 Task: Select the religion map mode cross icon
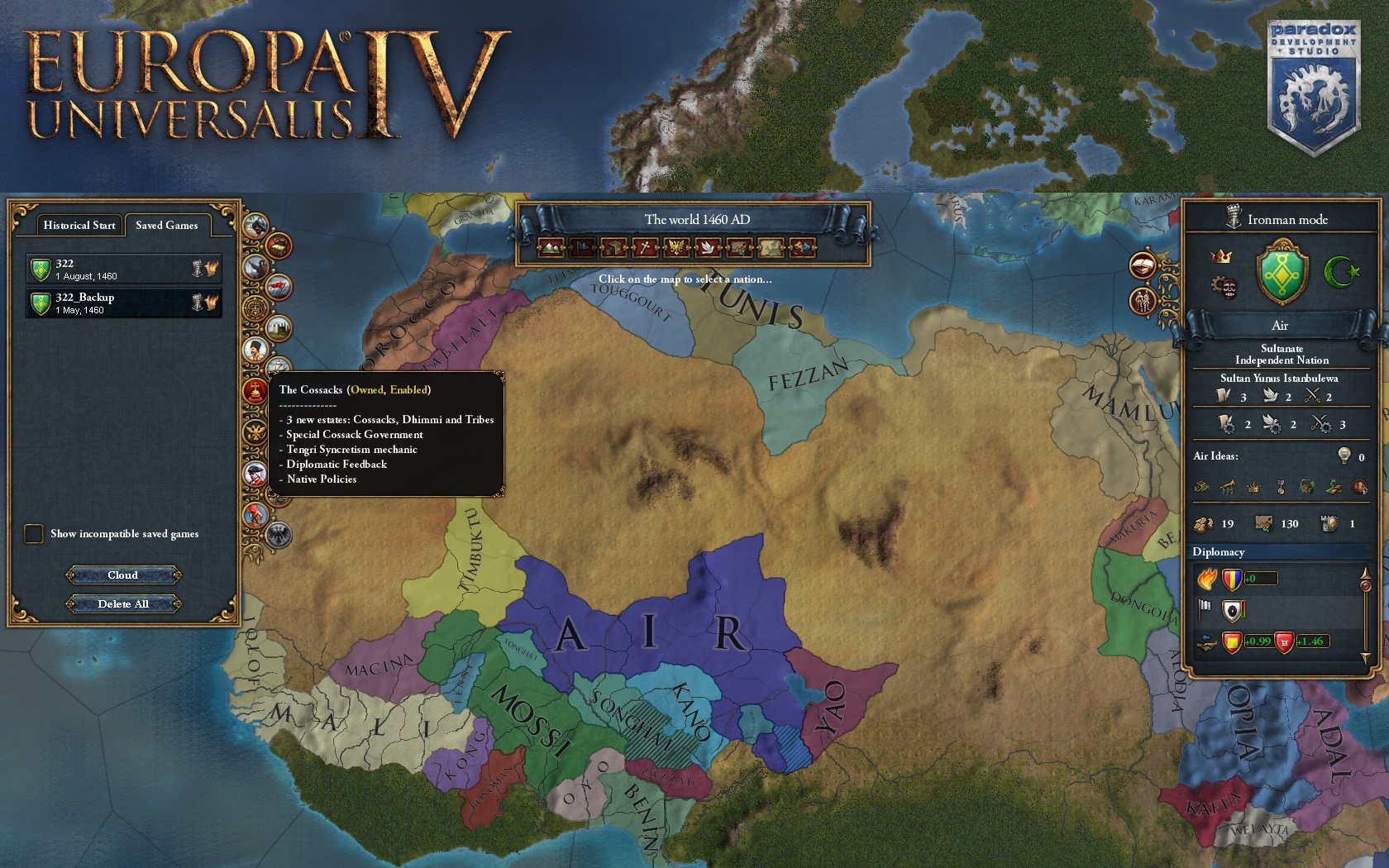click(x=645, y=246)
